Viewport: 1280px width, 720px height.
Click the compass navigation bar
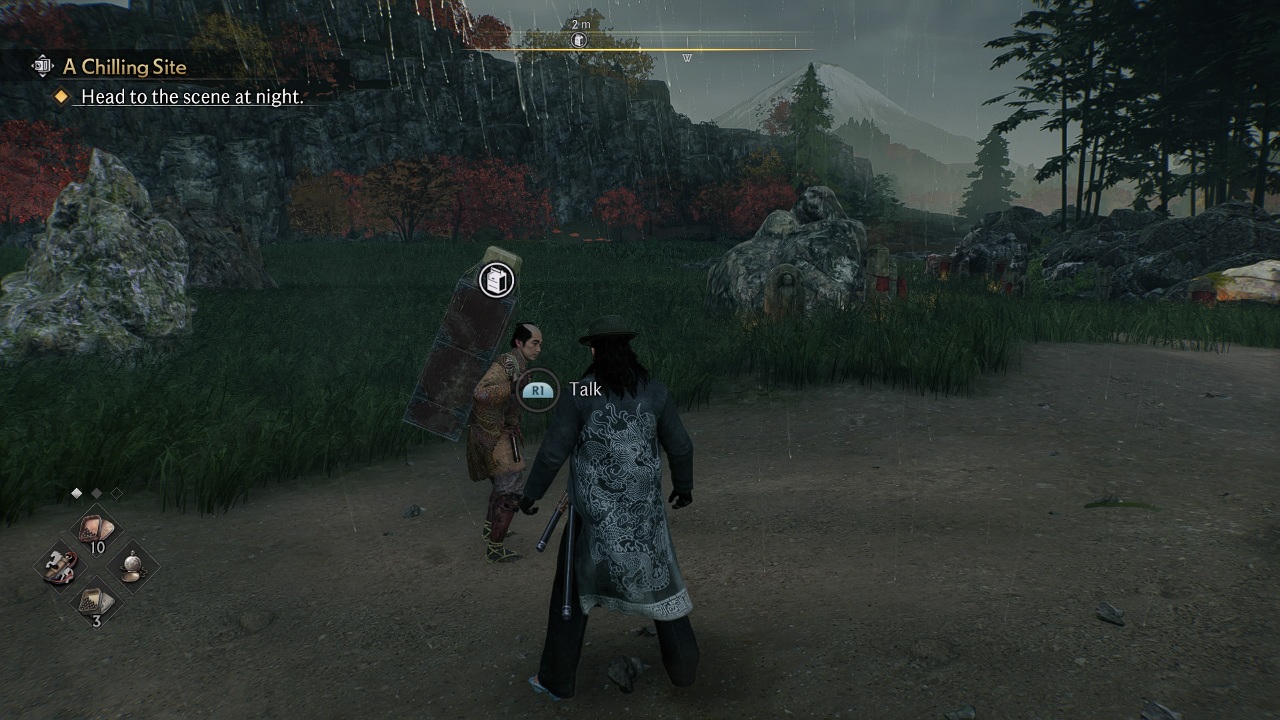(x=640, y=44)
